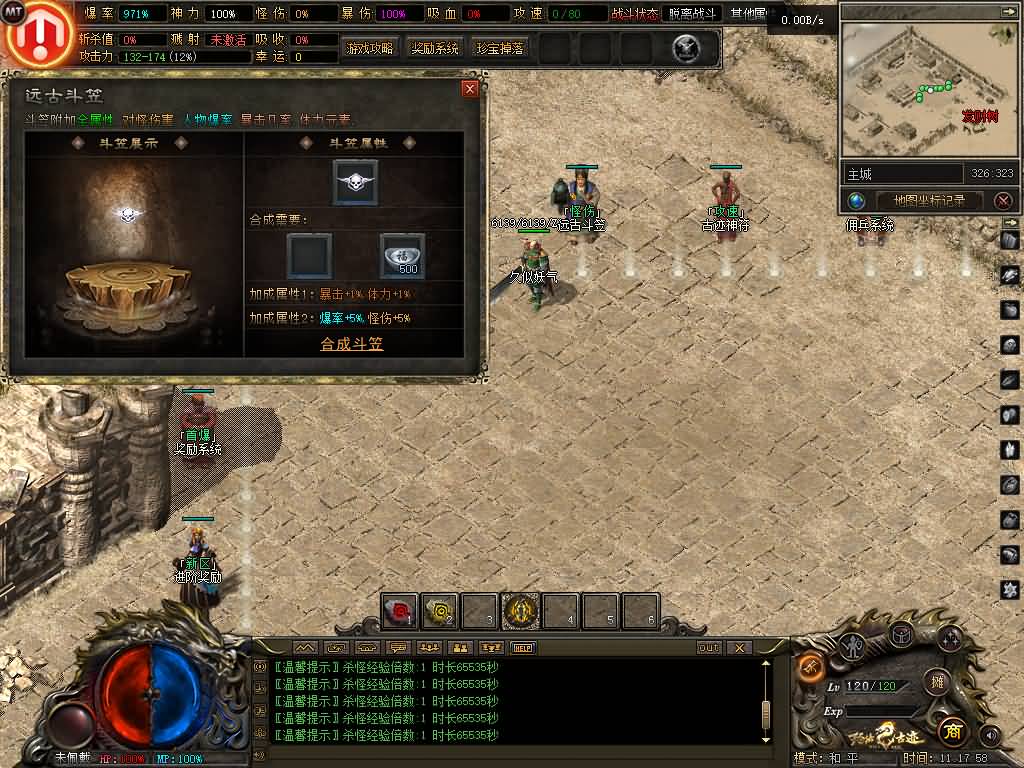Click the globe icon below the minimap
This screenshot has width=1024, height=768.
856,200
